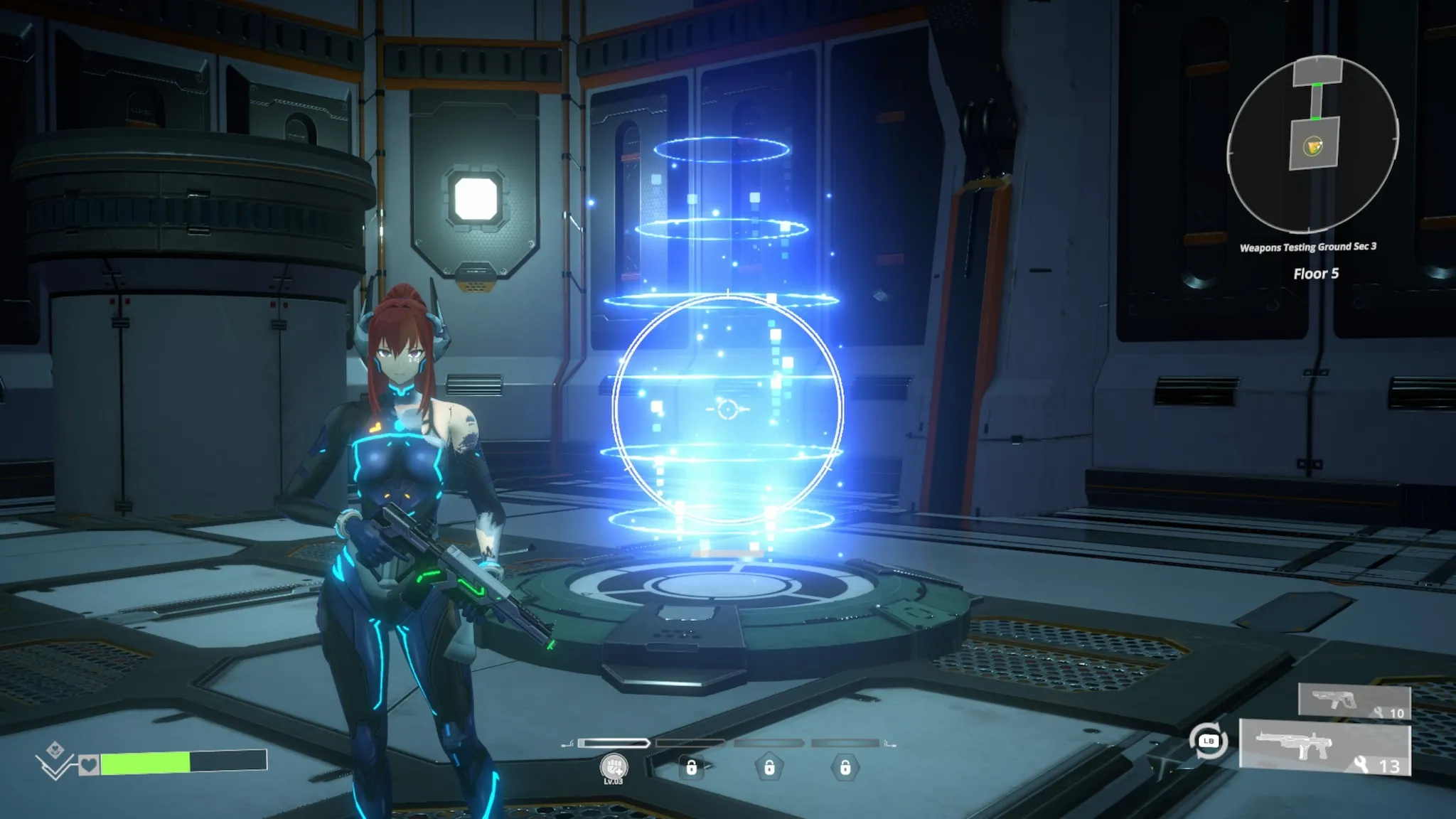Switch to the pistol weapon slot with 10

pyautogui.click(x=1354, y=700)
